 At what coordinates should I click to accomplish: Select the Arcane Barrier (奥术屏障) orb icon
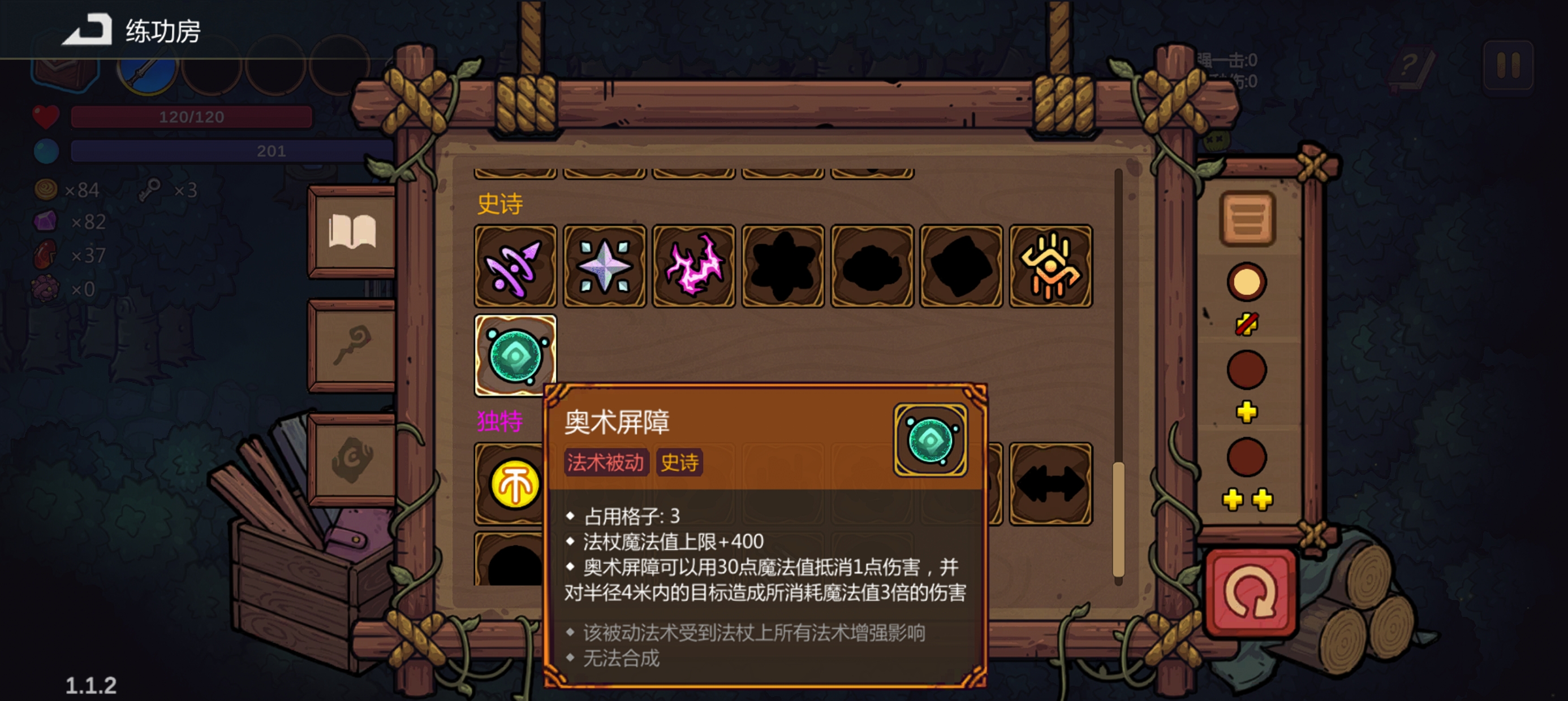515,354
